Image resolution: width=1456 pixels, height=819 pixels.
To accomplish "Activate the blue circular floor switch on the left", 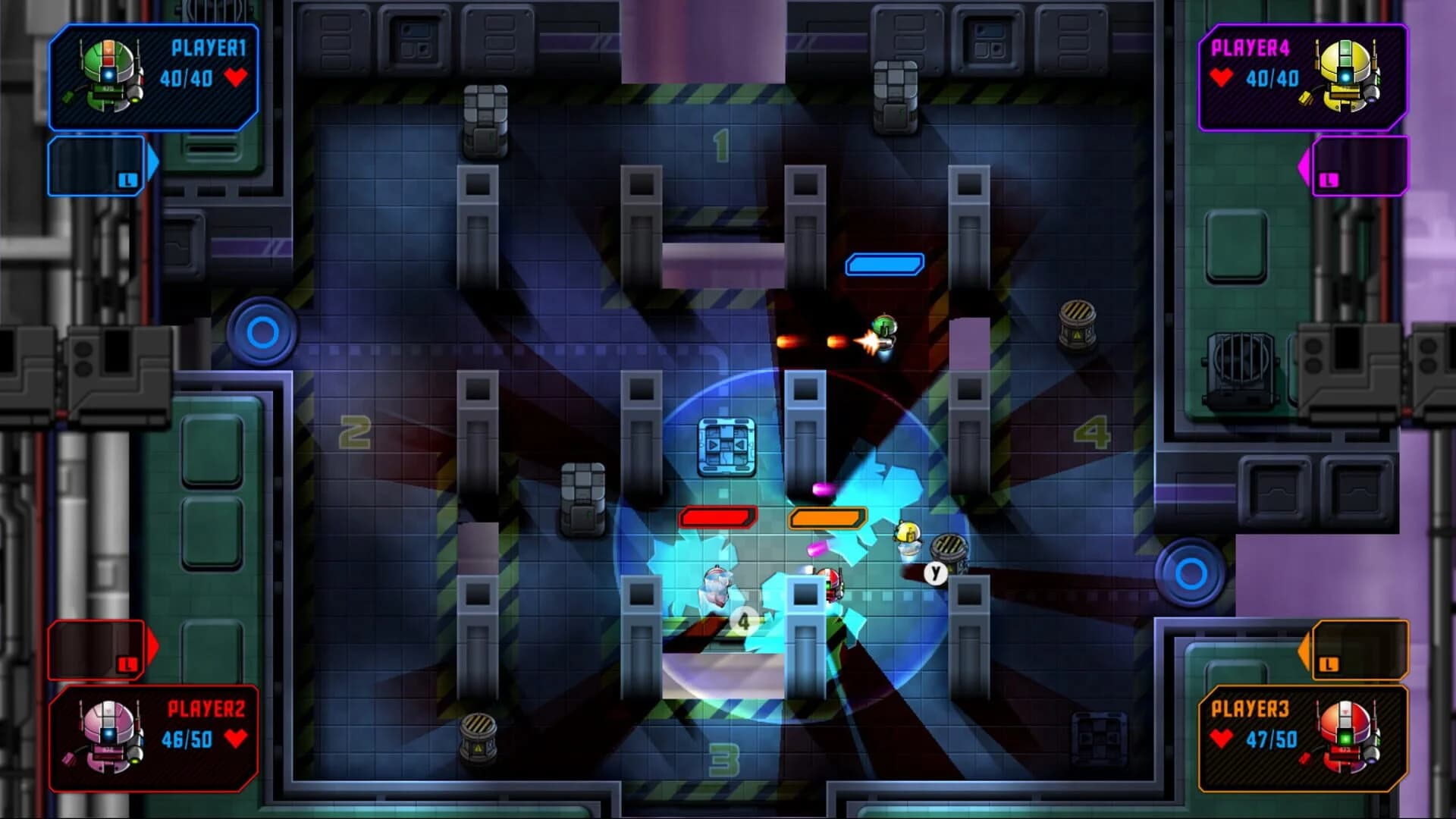I will click(x=262, y=331).
